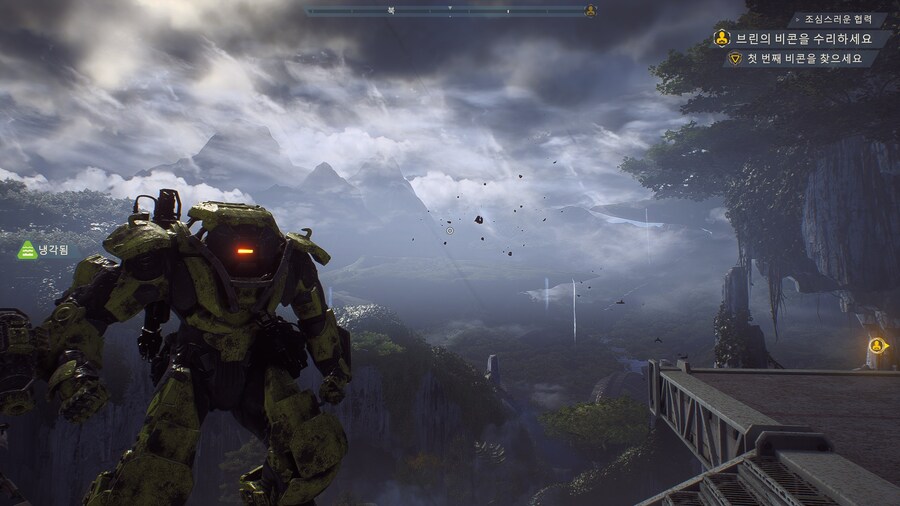The width and height of the screenshot is (900, 506).
Task: Open the '조심스러운 협력' mission title
Action: pos(838,20)
